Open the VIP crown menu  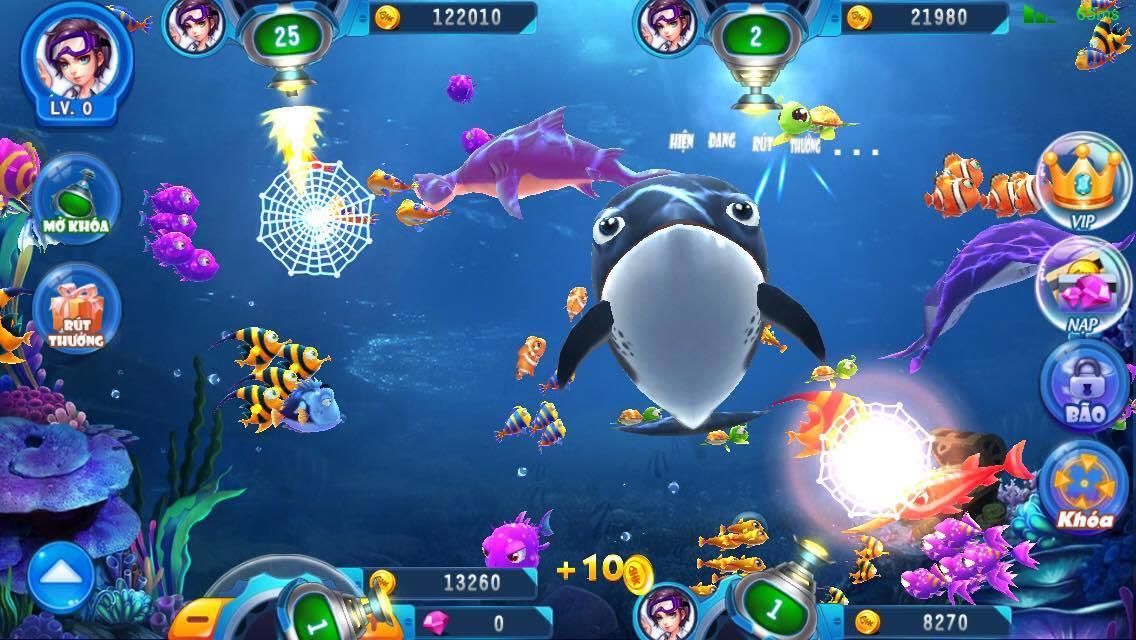(1084, 182)
